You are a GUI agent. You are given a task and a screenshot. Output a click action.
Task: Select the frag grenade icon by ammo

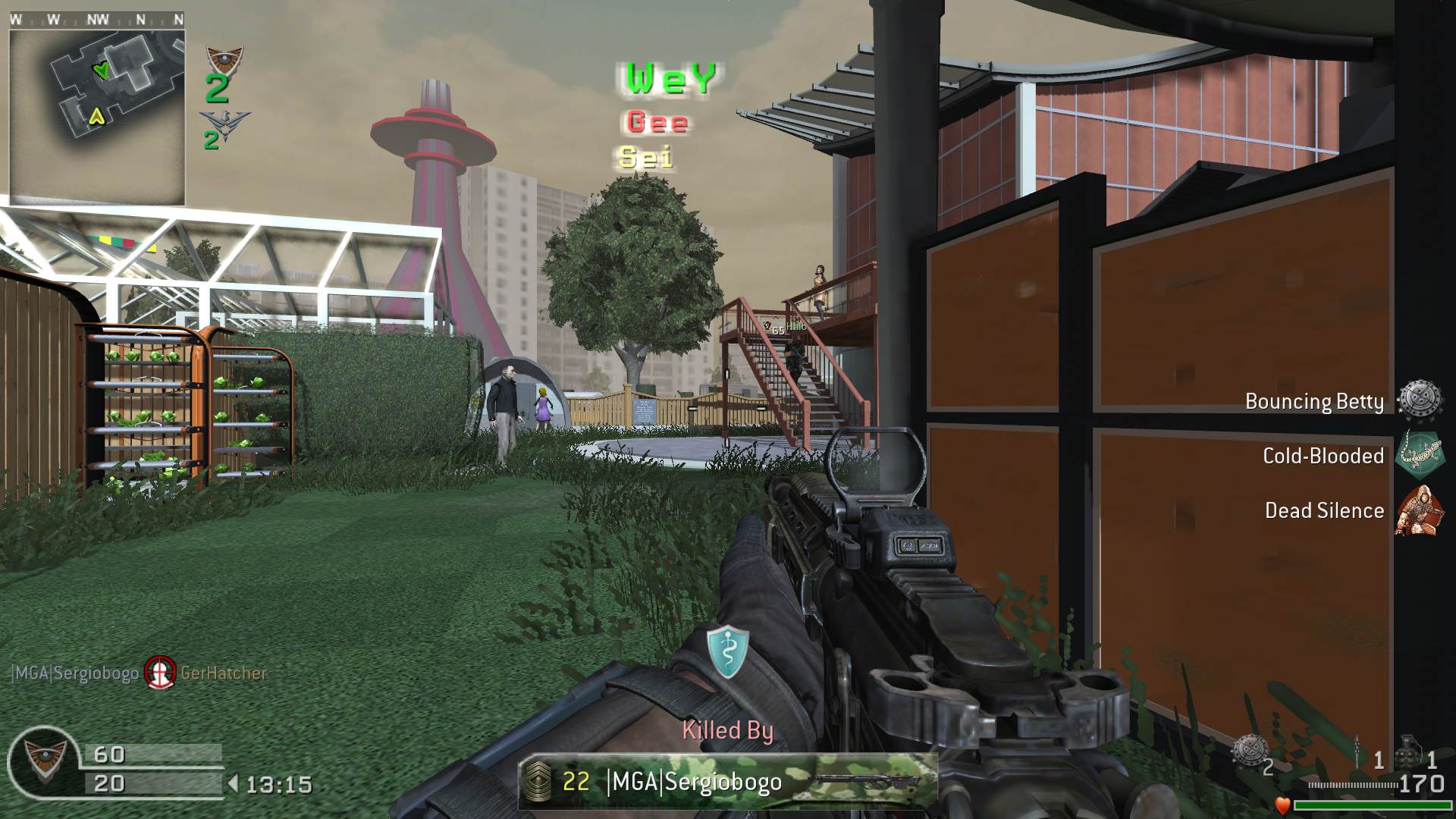(x=1409, y=752)
